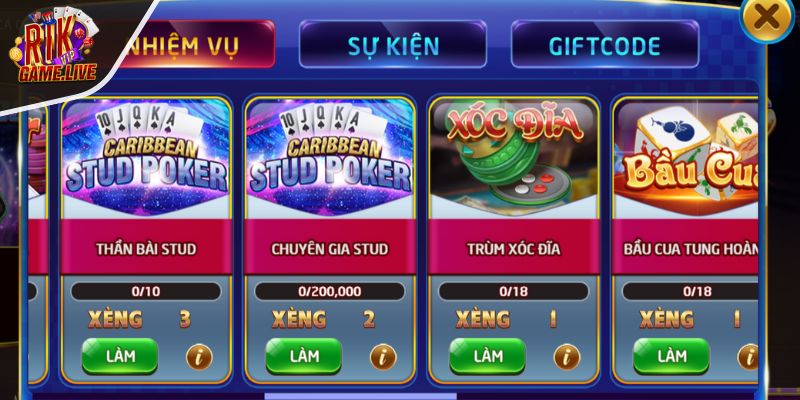Viewport: 800px width, 400px height.
Task: Select the Thần Bài Stud poker thumbnail
Action: 147,160
